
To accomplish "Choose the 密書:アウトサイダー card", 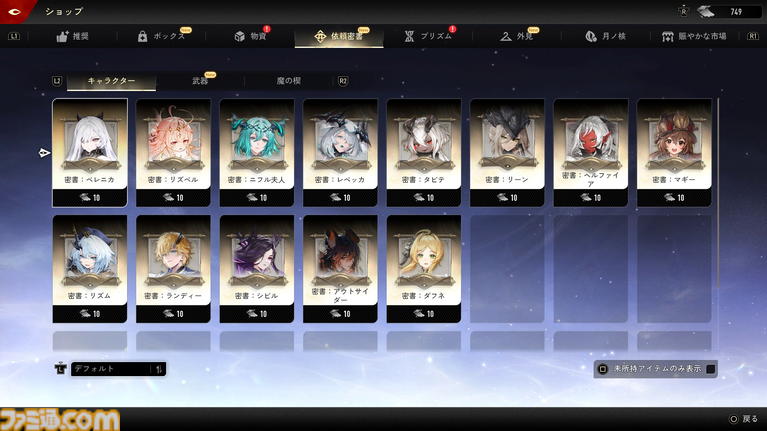I will [x=340, y=268].
